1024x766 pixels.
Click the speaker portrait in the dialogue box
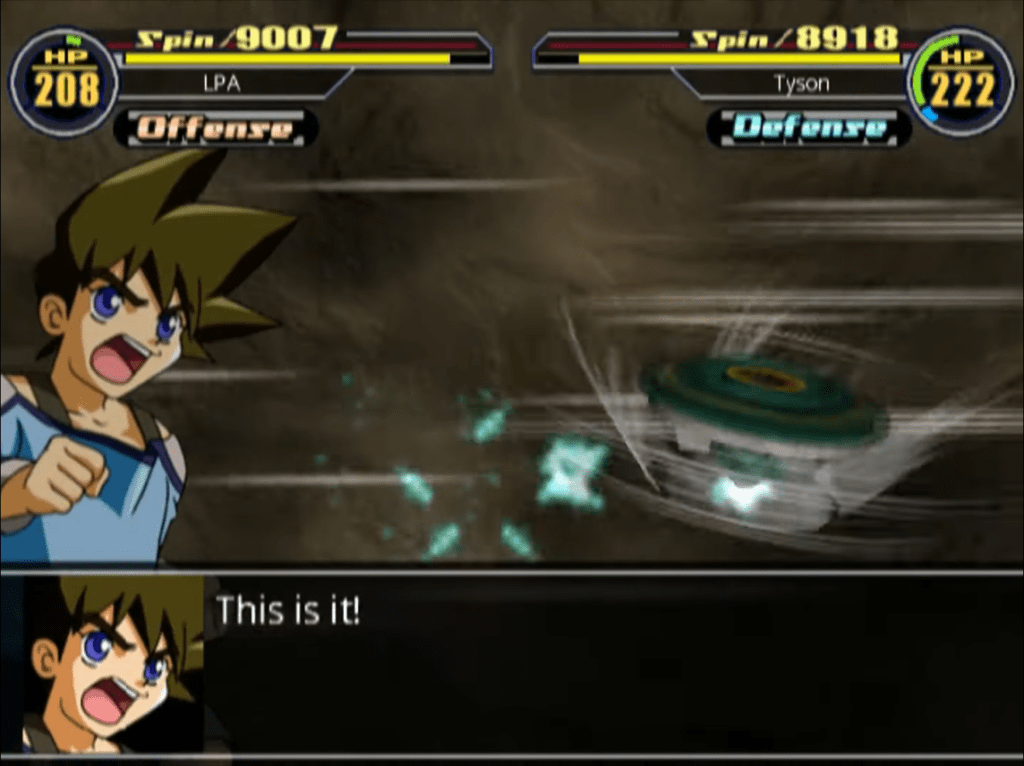click(110, 664)
